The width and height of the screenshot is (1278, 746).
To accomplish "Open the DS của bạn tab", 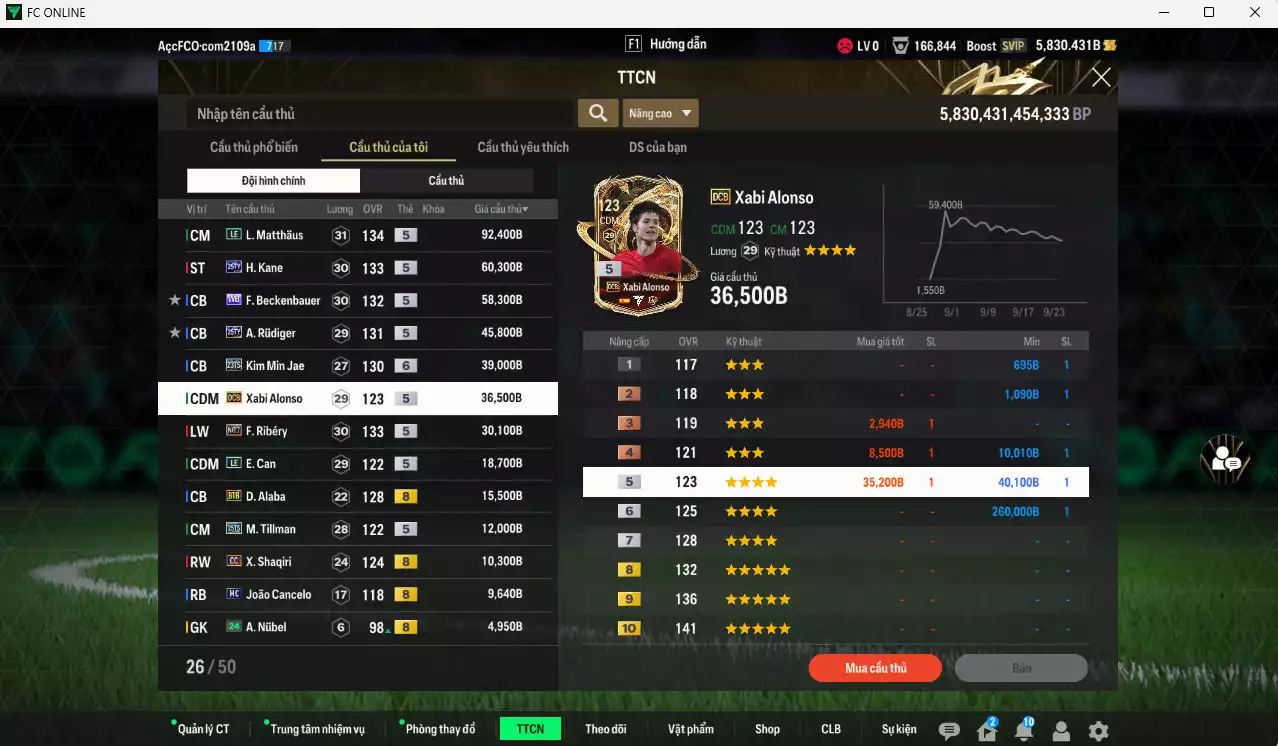I will pos(657,147).
